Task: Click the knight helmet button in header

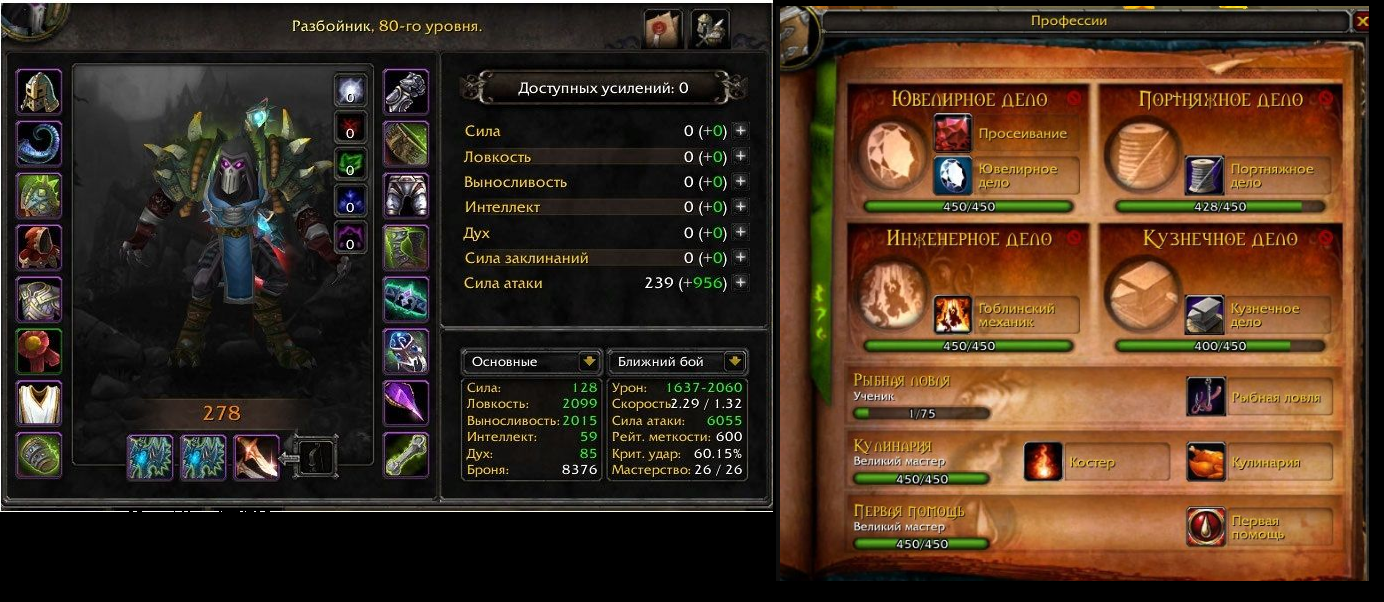Action: tap(709, 28)
